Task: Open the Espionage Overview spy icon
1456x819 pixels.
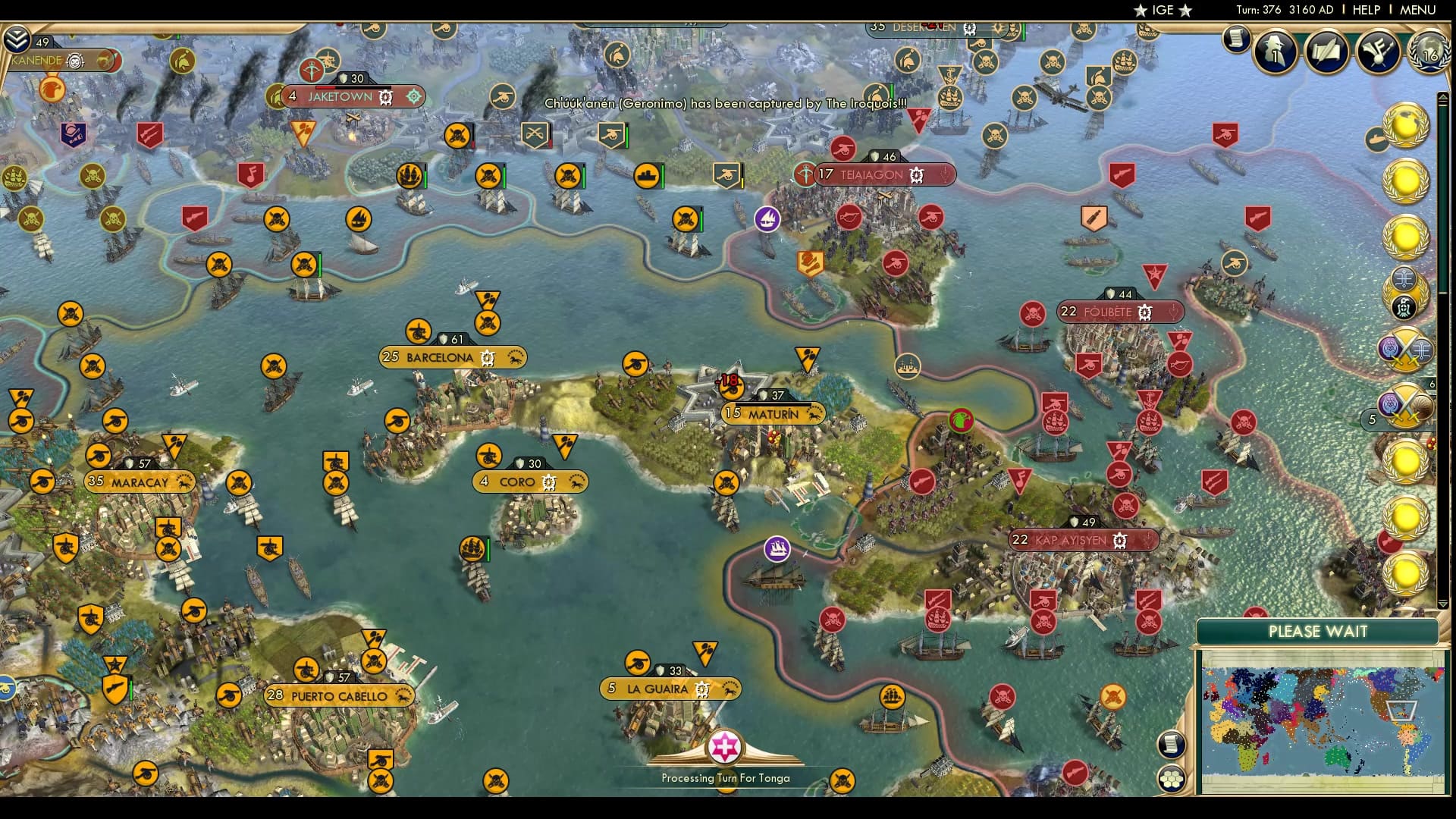Action: 1275,53
